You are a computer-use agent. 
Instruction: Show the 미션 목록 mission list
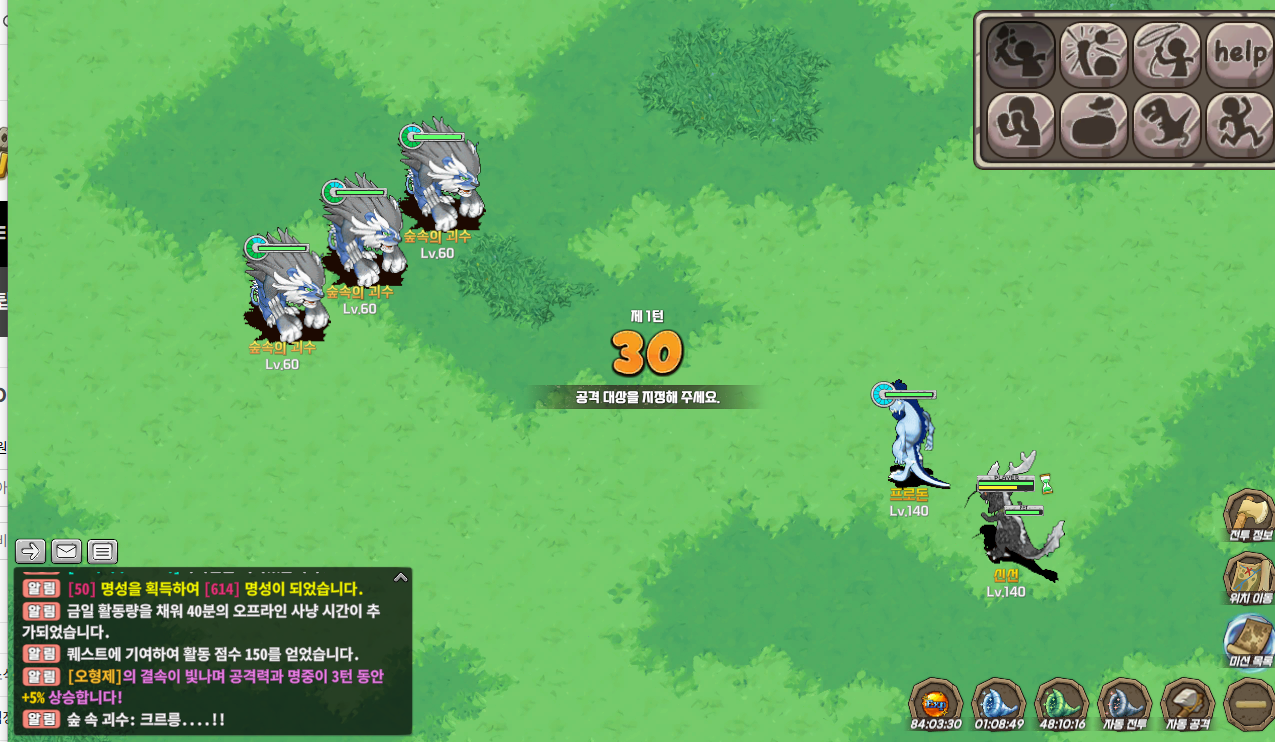(x=1248, y=639)
